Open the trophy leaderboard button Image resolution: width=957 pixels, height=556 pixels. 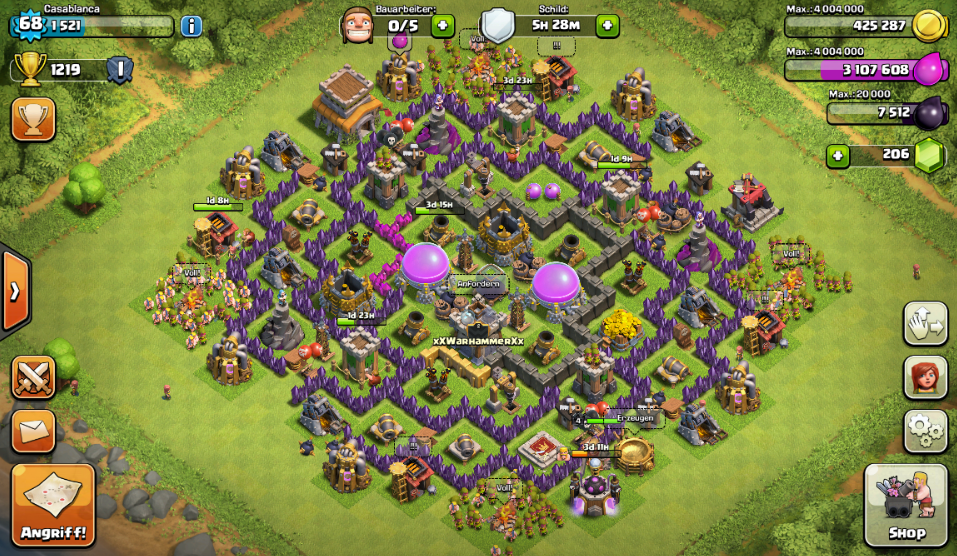pyautogui.click(x=33, y=119)
